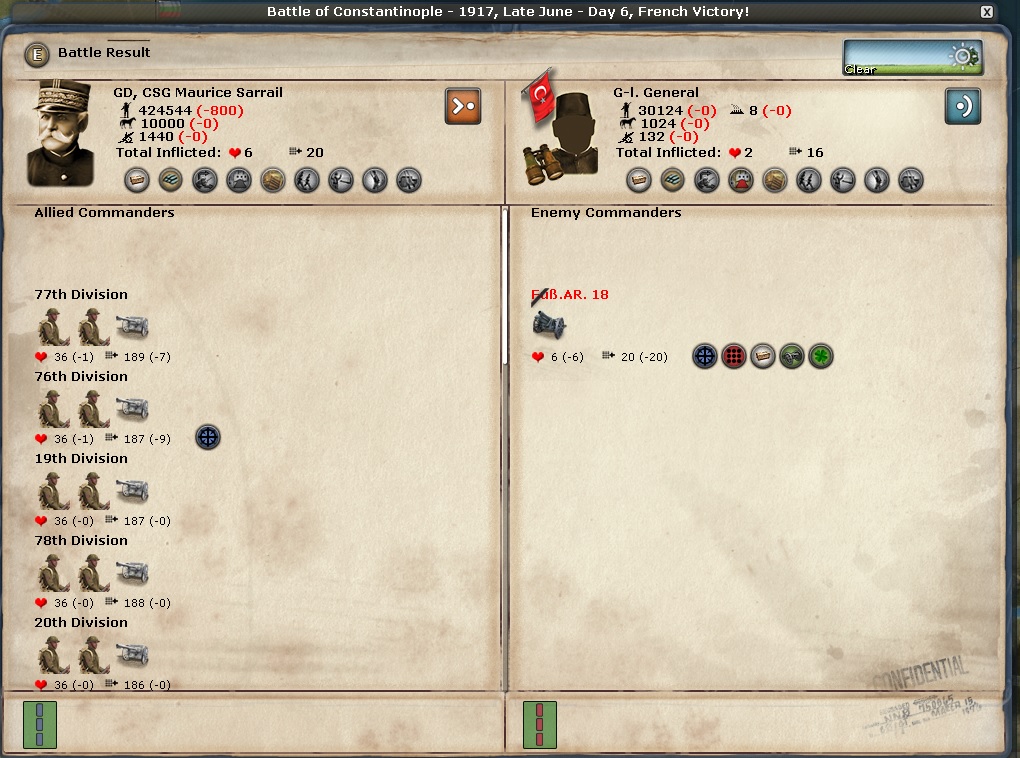This screenshot has width=1020, height=758.
Task: Click the round E Battle Result button
Action: [x=37, y=53]
